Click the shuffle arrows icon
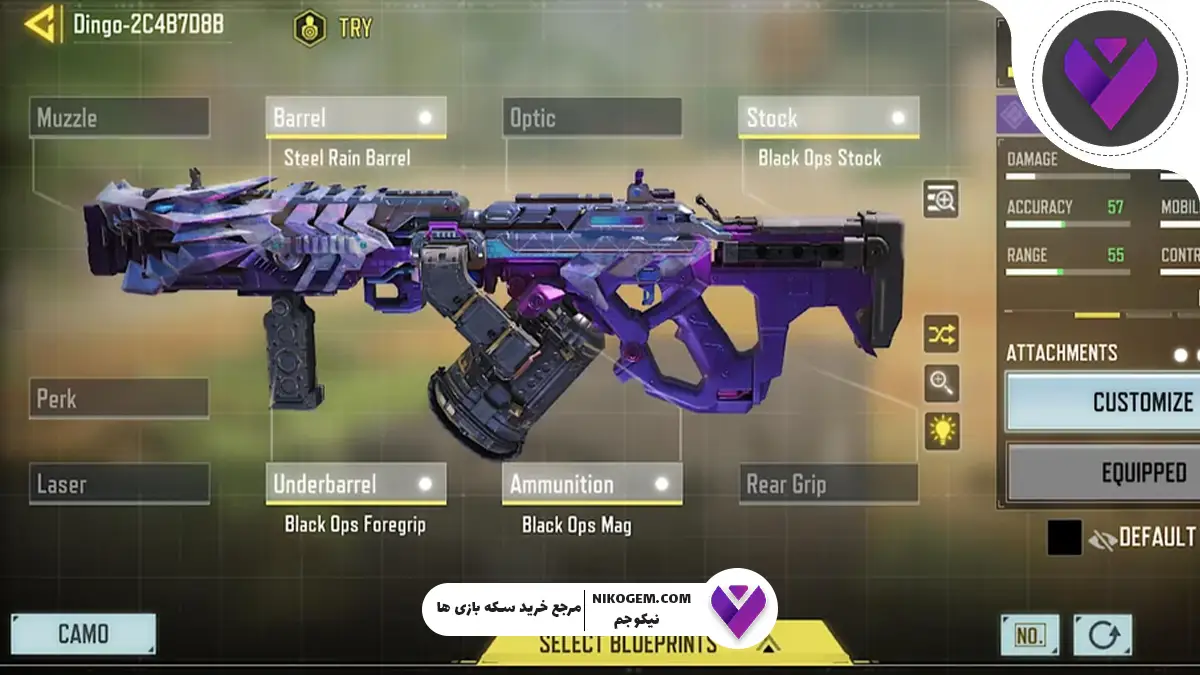The height and width of the screenshot is (675, 1200). [x=941, y=334]
